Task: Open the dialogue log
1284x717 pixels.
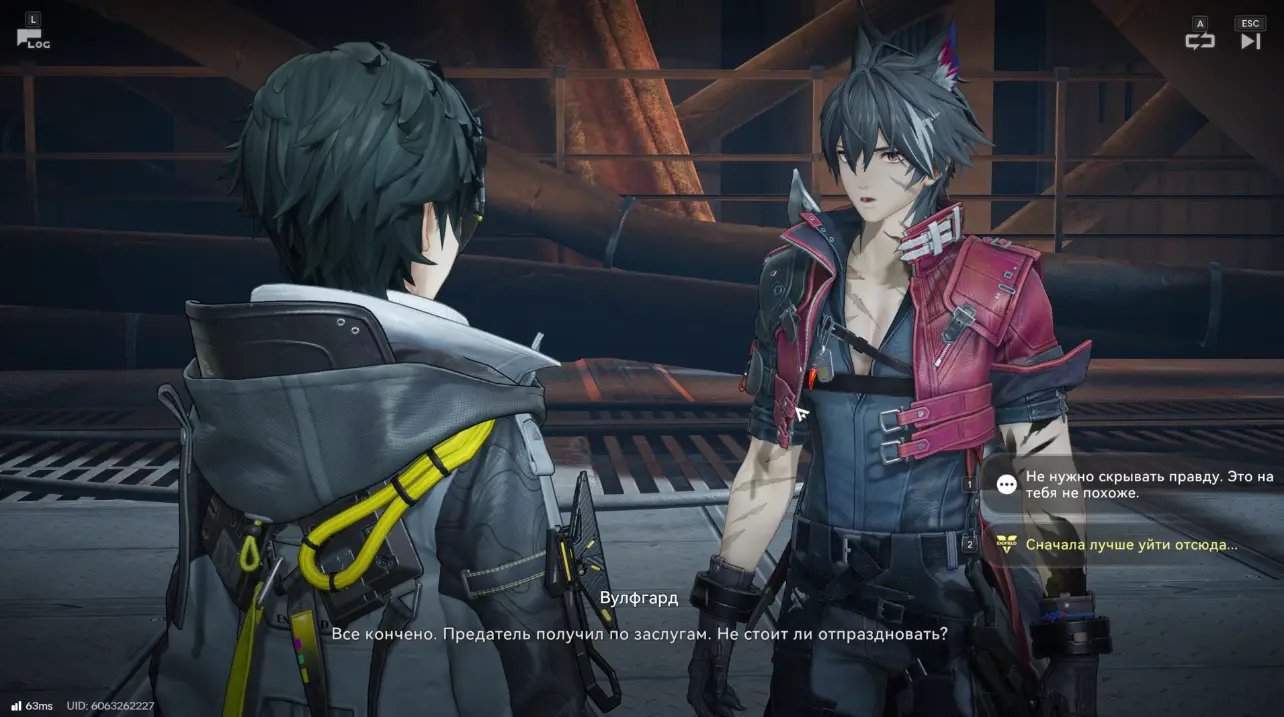Action: 32,39
